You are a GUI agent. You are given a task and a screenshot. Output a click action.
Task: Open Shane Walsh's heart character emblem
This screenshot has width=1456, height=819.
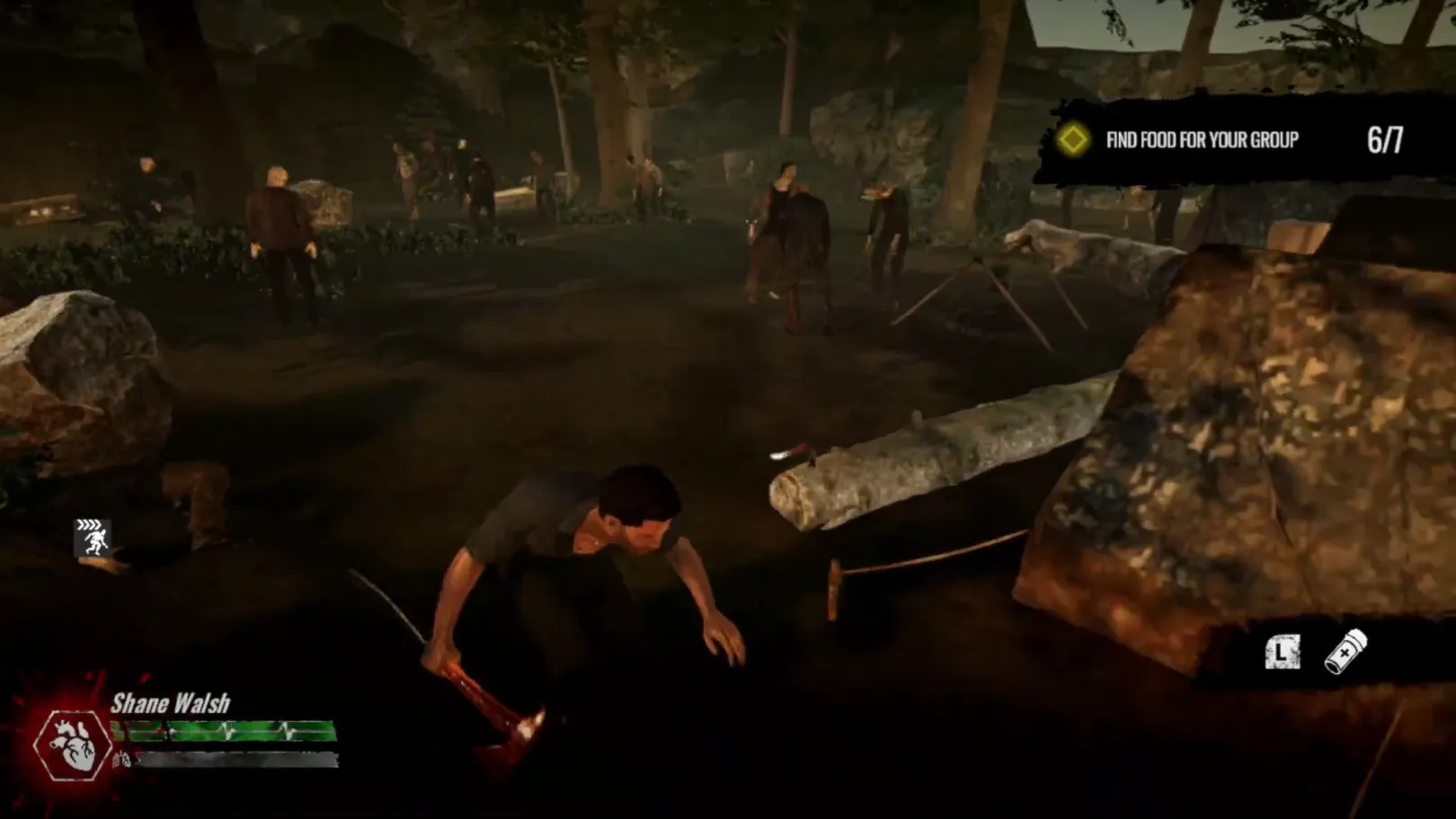(72, 745)
